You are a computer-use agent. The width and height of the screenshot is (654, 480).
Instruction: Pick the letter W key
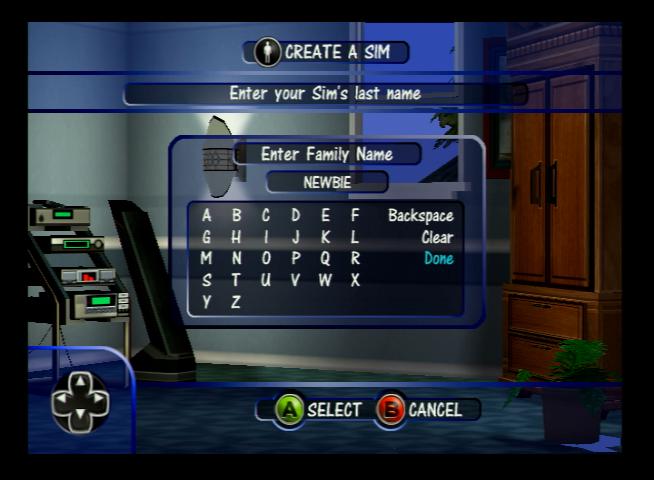[x=325, y=280]
